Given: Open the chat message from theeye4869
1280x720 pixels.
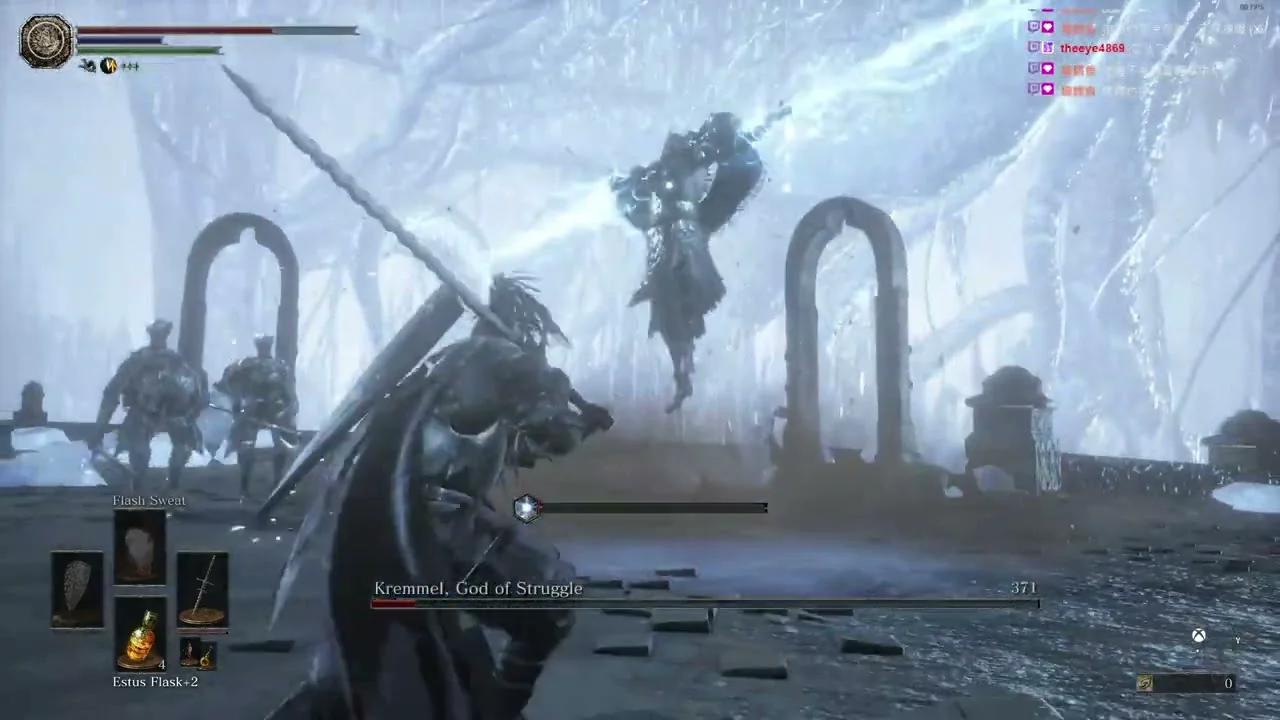Looking at the screenshot, I should (x=1092, y=47).
